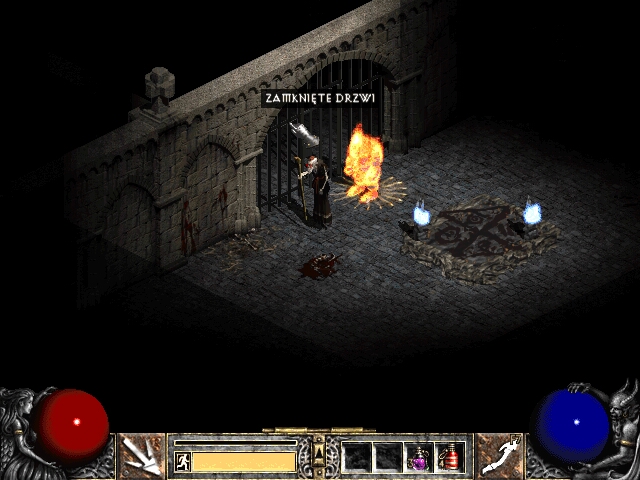Open the mini panel arrow button
640x480 pixels.
319,453
